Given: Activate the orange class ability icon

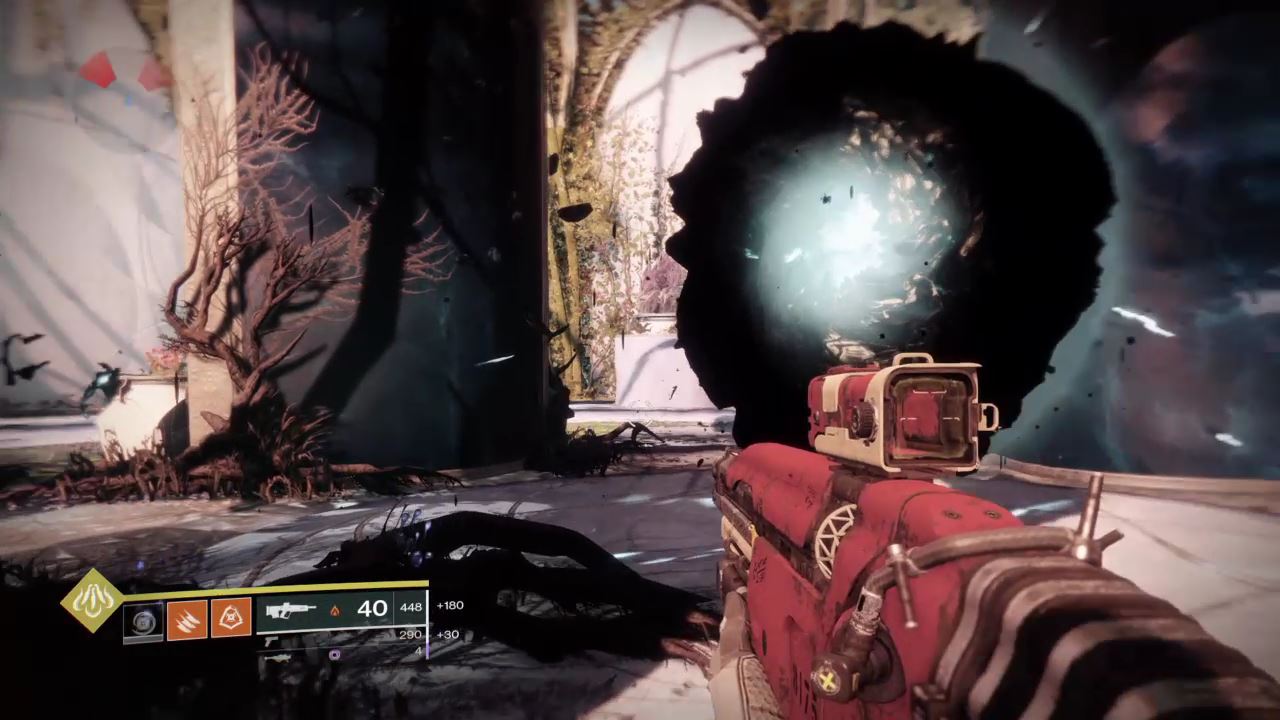Looking at the screenshot, I should click(231, 619).
